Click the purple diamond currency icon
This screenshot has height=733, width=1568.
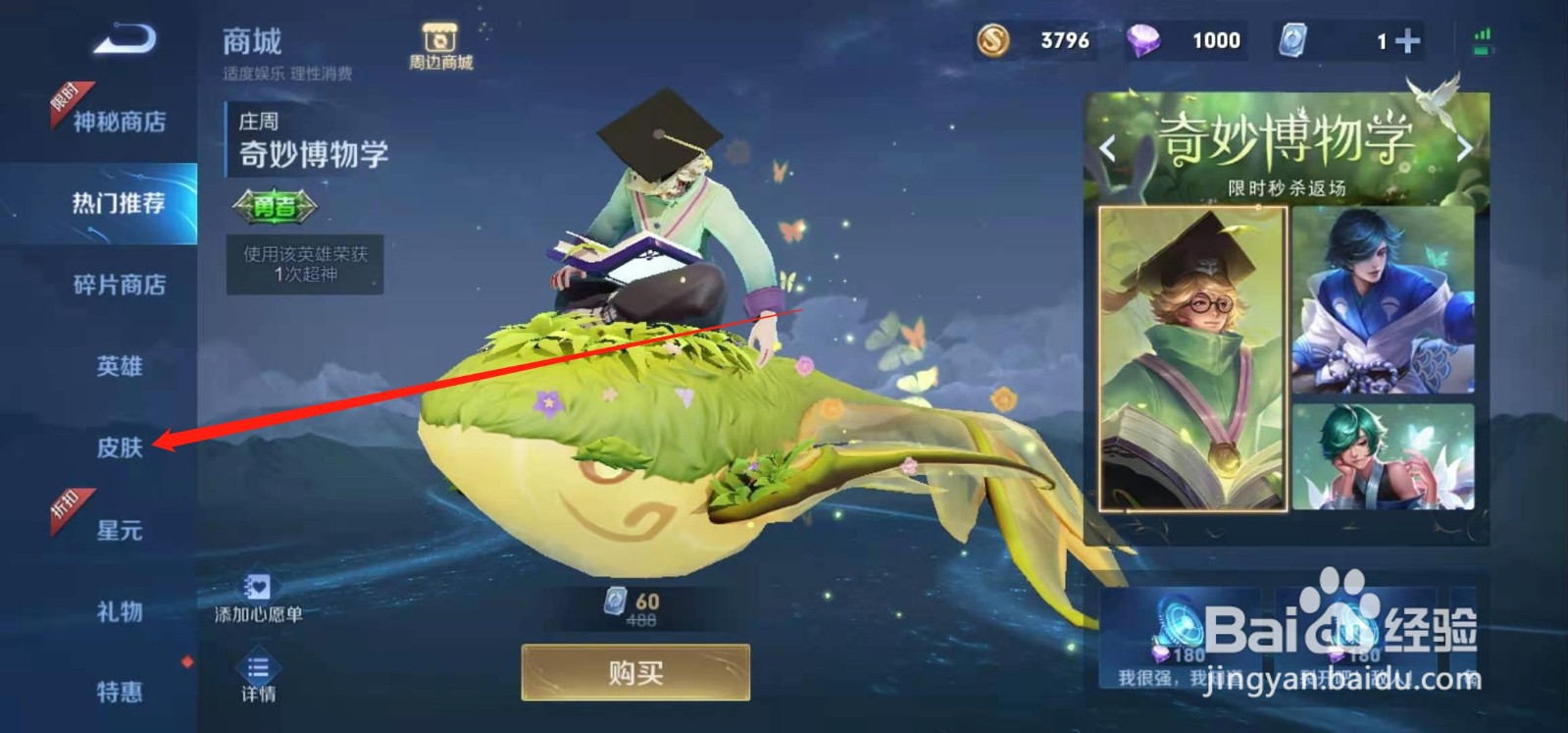pyautogui.click(x=1145, y=39)
